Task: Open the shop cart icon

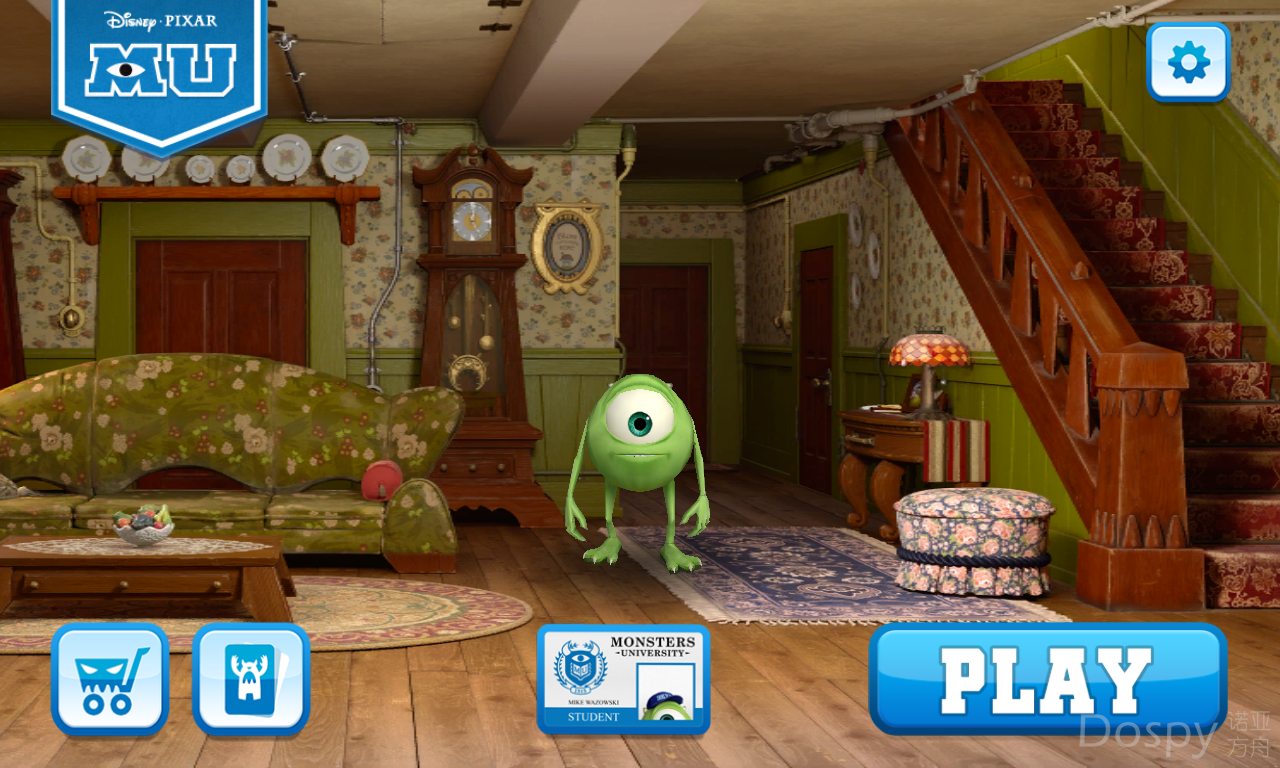Action: [110, 679]
